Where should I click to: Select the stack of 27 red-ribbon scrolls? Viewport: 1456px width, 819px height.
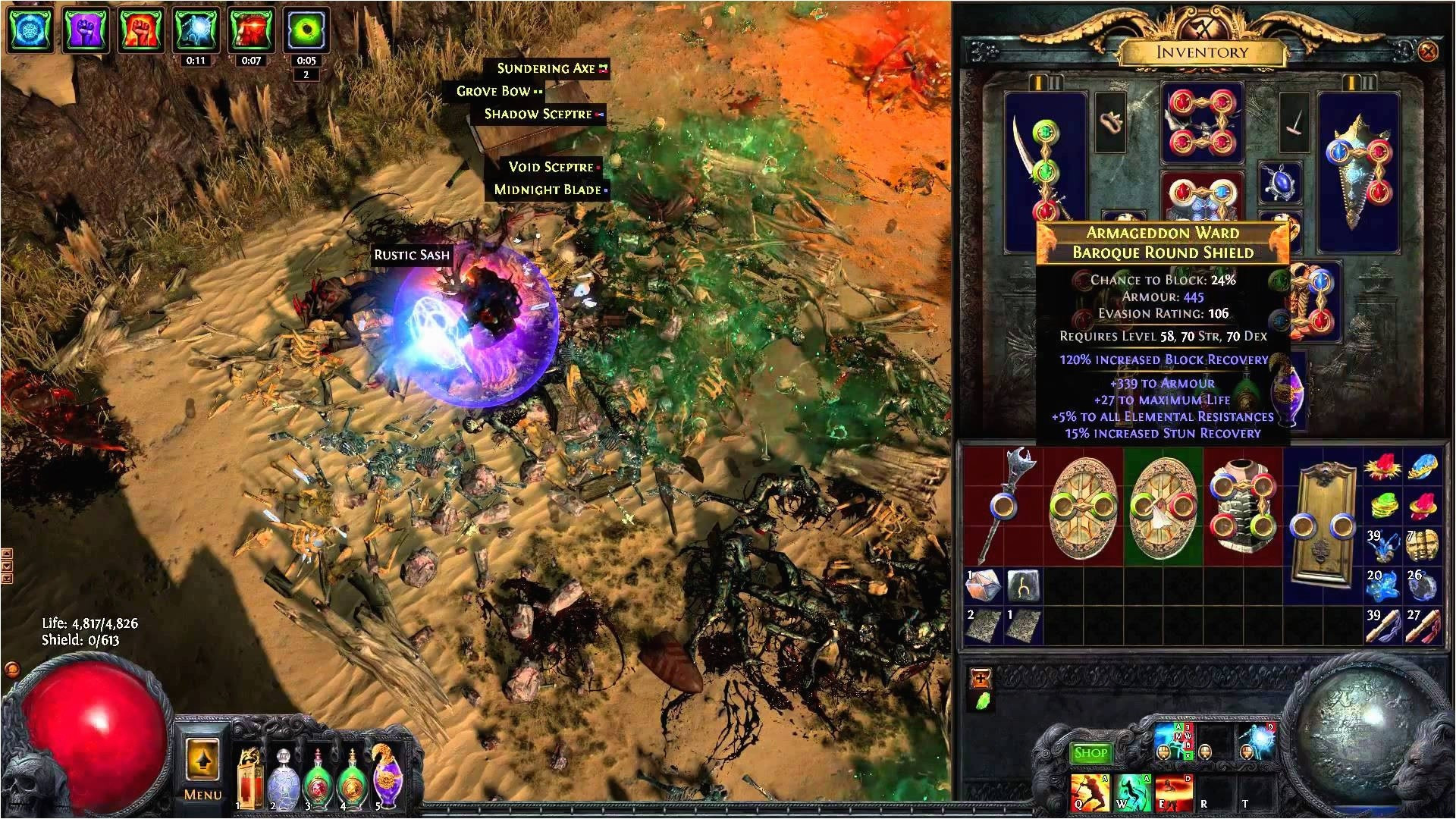(1423, 626)
